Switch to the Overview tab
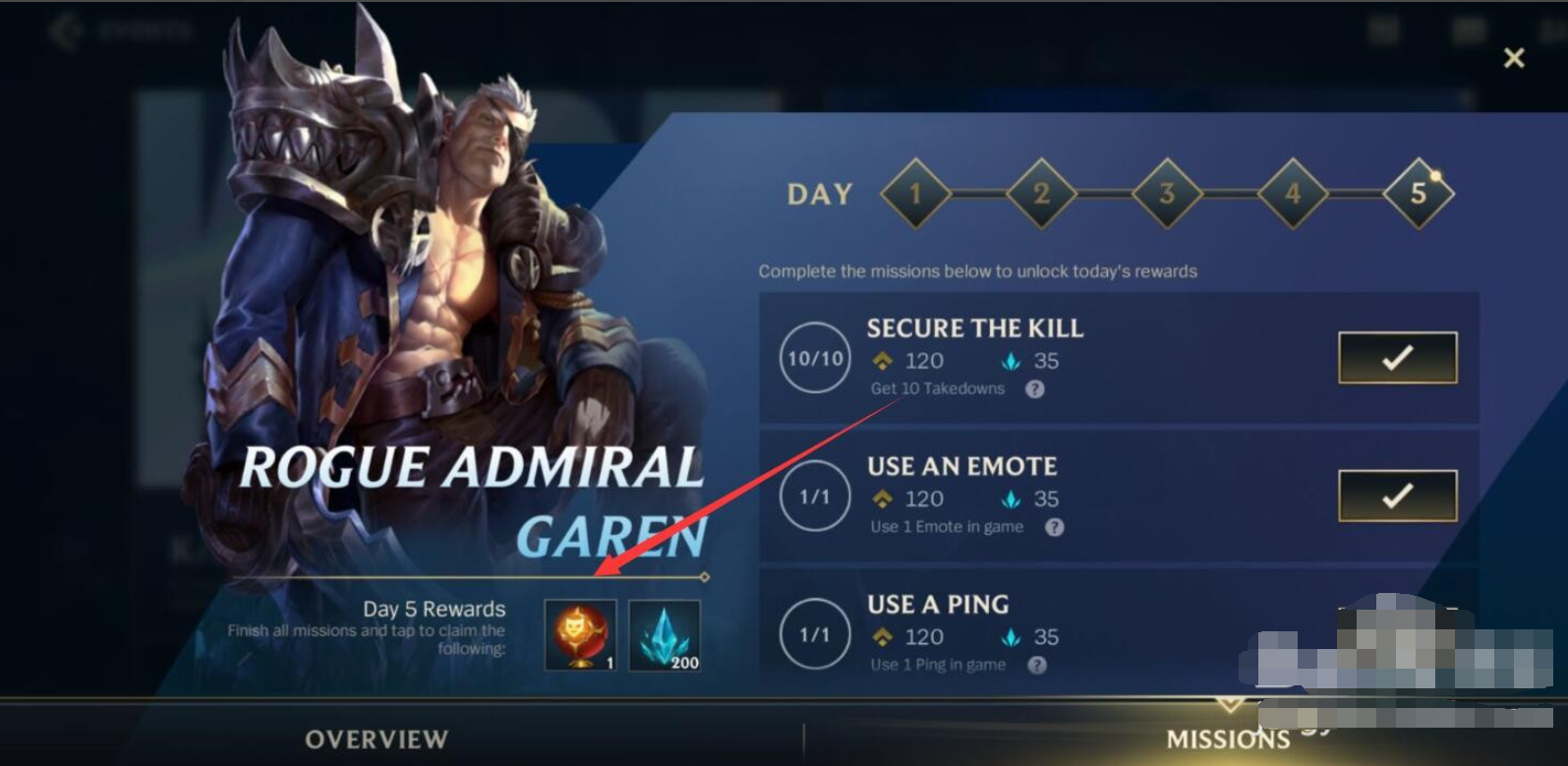The height and width of the screenshot is (766, 1568). click(x=377, y=739)
